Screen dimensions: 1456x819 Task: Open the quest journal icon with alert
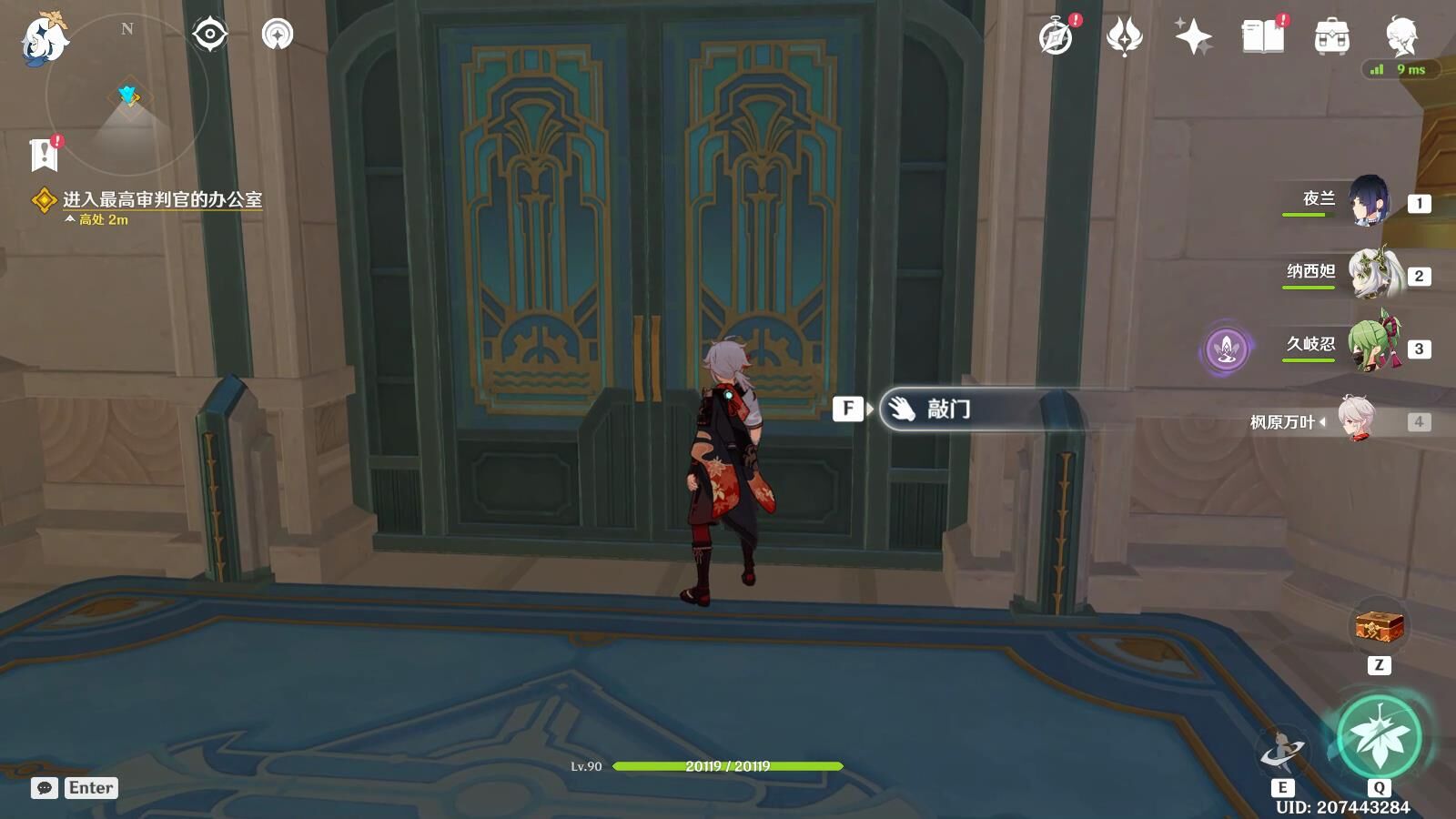(x=44, y=155)
